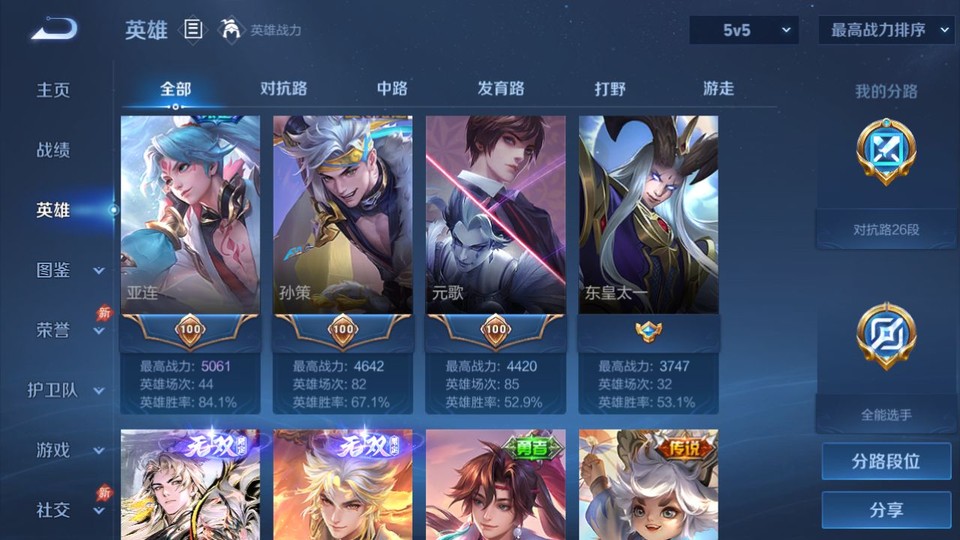Open the 分路段位 lane rank button
Screen dimensions: 960x540
click(x=886, y=462)
